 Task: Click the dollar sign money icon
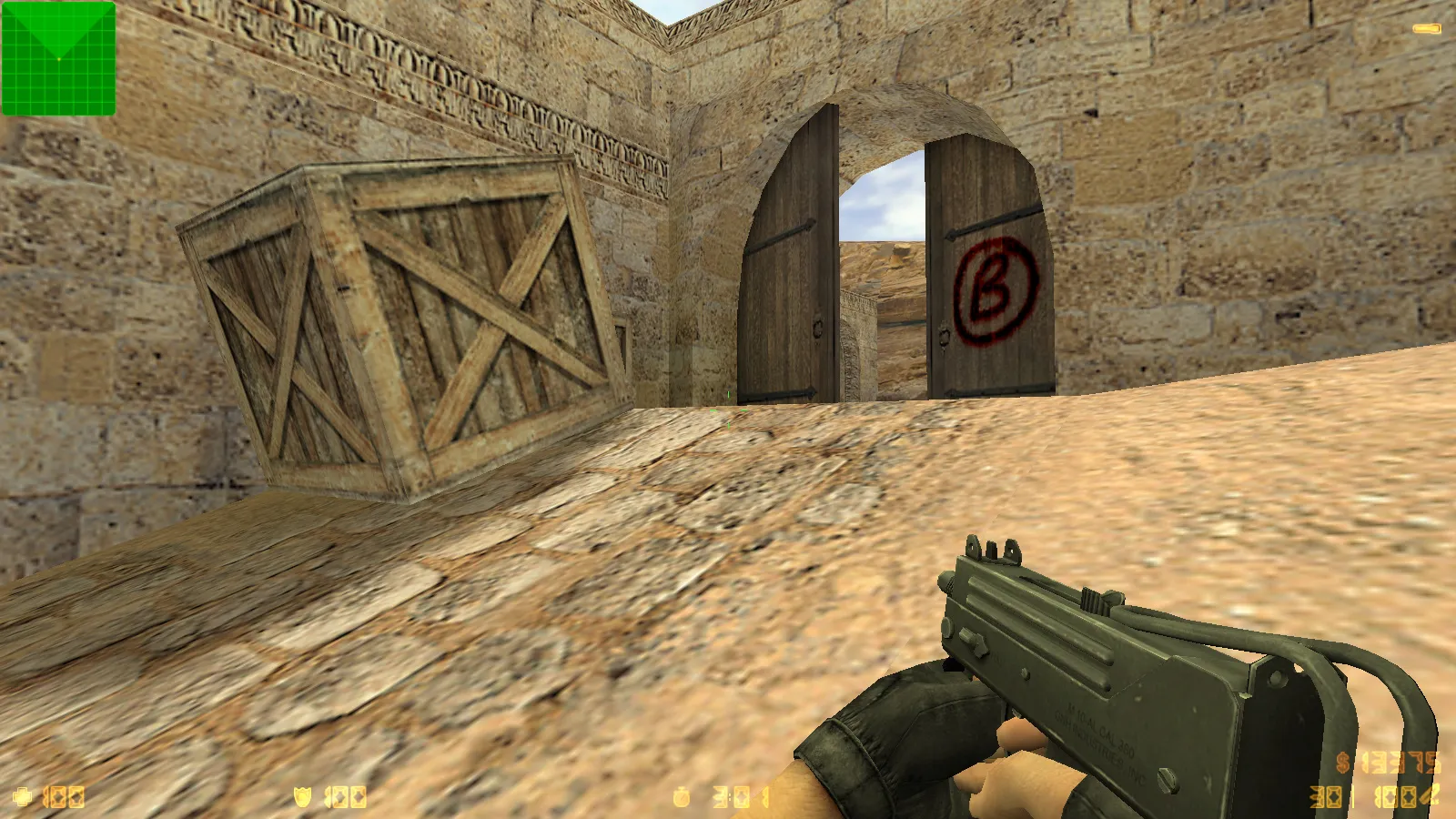pyautogui.click(x=1341, y=763)
